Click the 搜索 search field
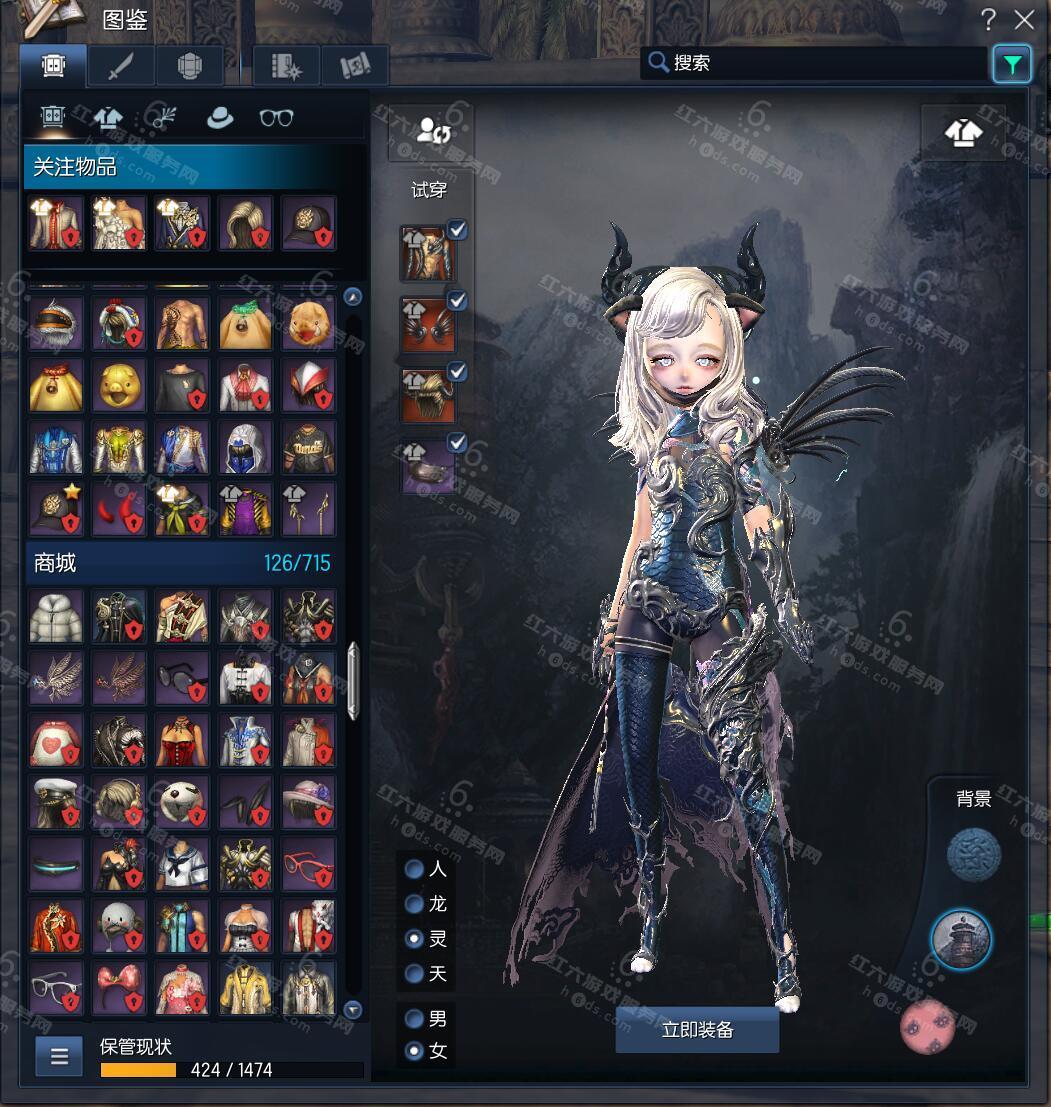This screenshot has width=1051, height=1107. pos(815,63)
